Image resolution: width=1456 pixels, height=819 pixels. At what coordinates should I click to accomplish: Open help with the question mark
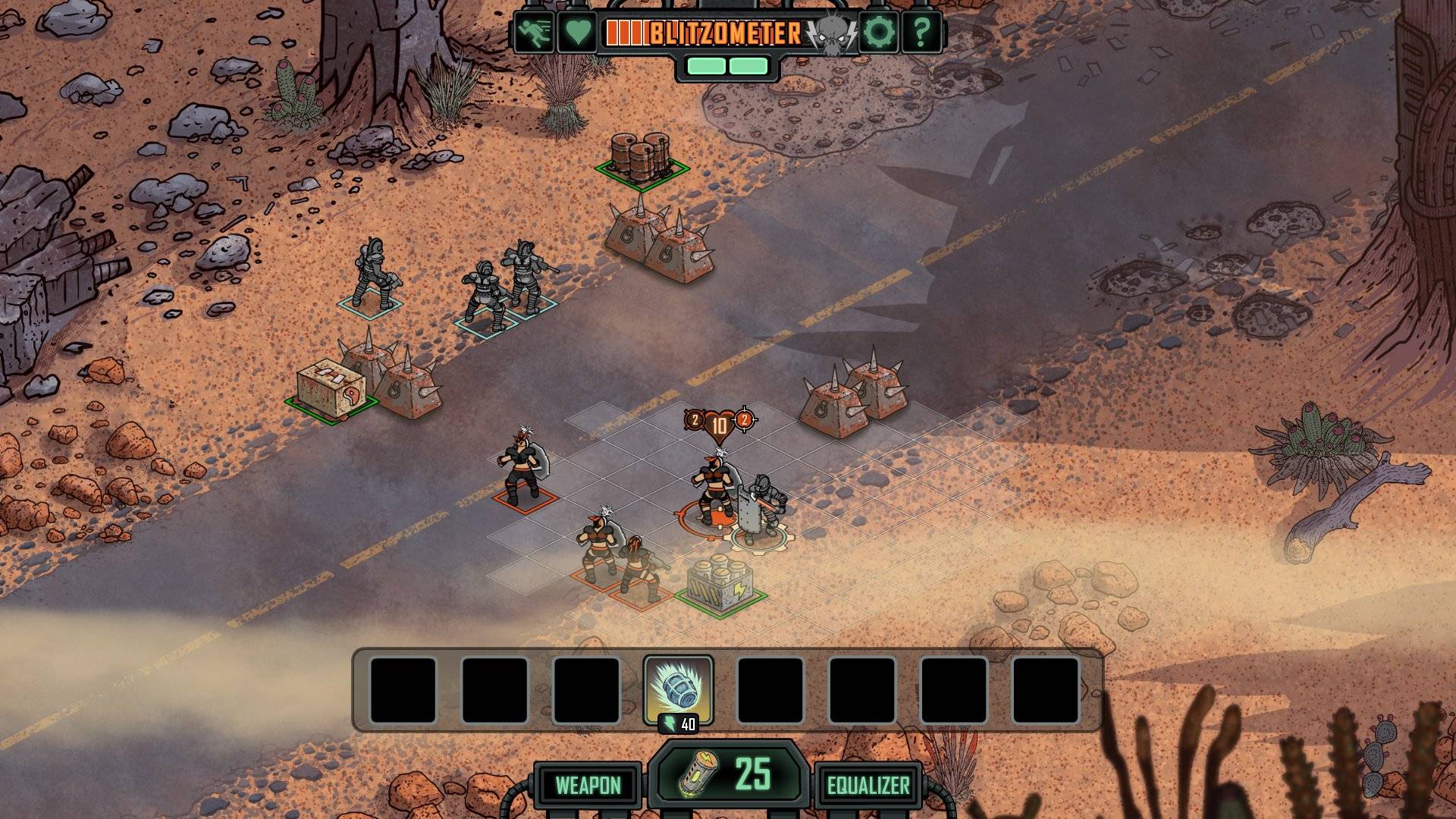coord(921,33)
